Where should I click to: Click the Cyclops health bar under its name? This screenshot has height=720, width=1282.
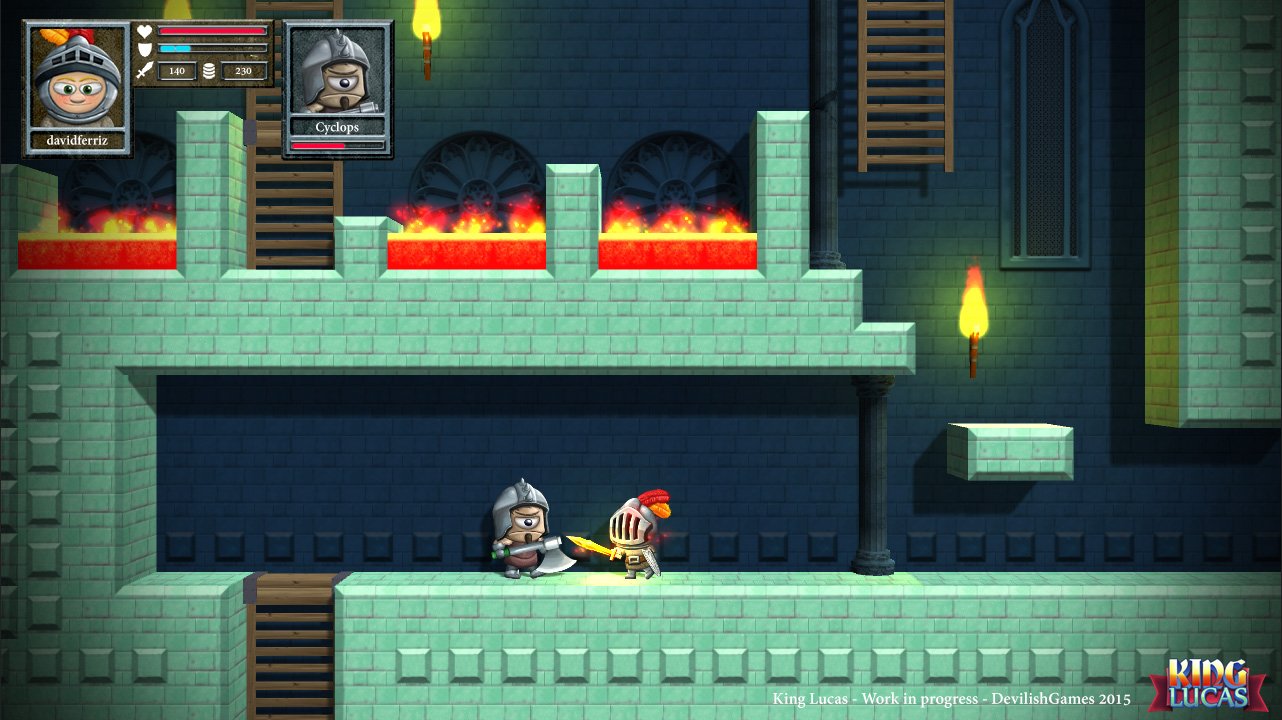tap(335, 143)
